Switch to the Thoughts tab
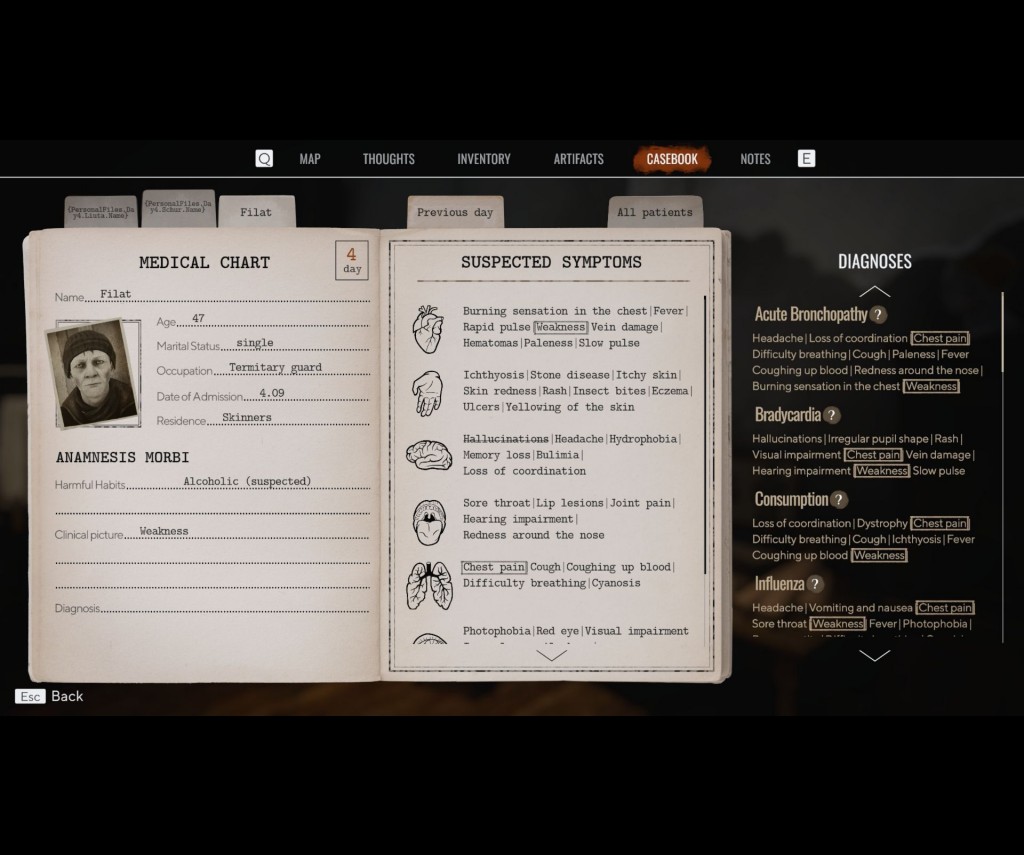The height and width of the screenshot is (855, 1024). [388, 159]
